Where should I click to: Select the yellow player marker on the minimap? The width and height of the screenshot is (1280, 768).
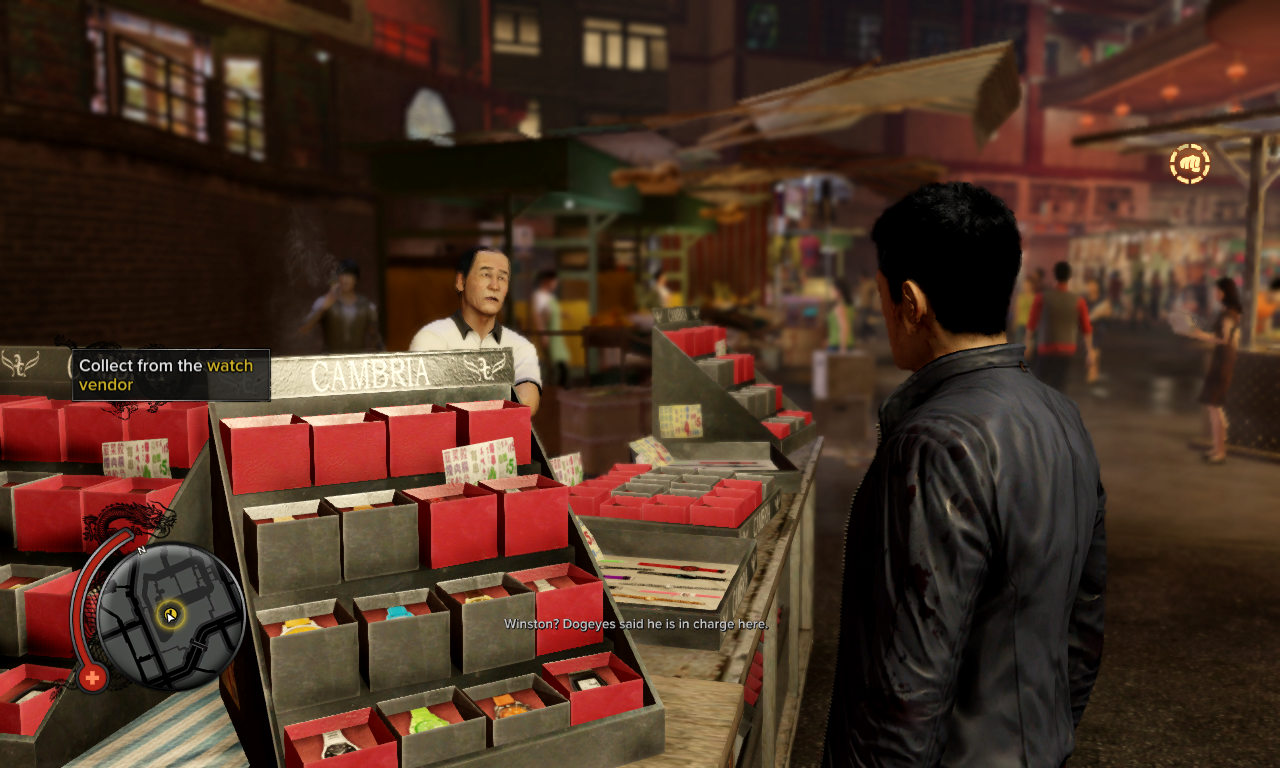[171, 614]
